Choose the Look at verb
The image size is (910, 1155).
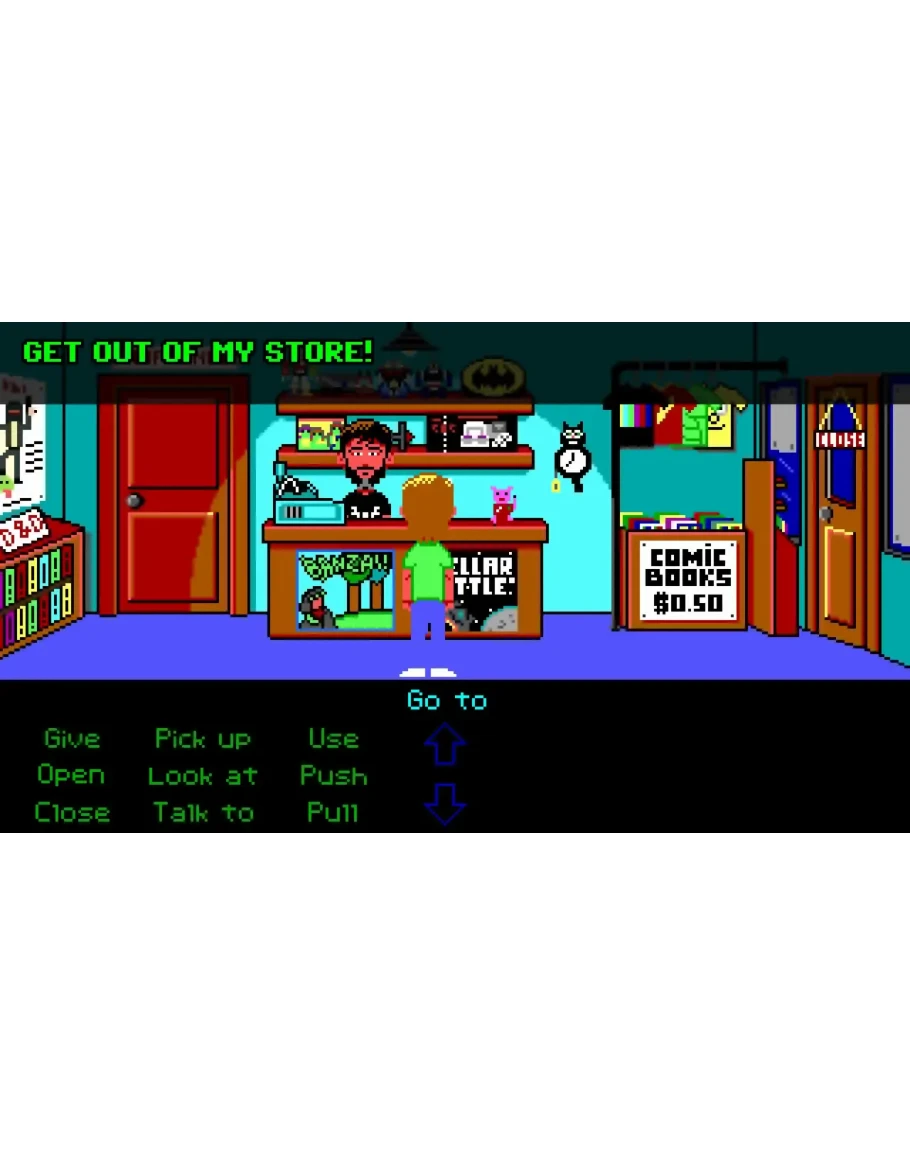click(202, 775)
